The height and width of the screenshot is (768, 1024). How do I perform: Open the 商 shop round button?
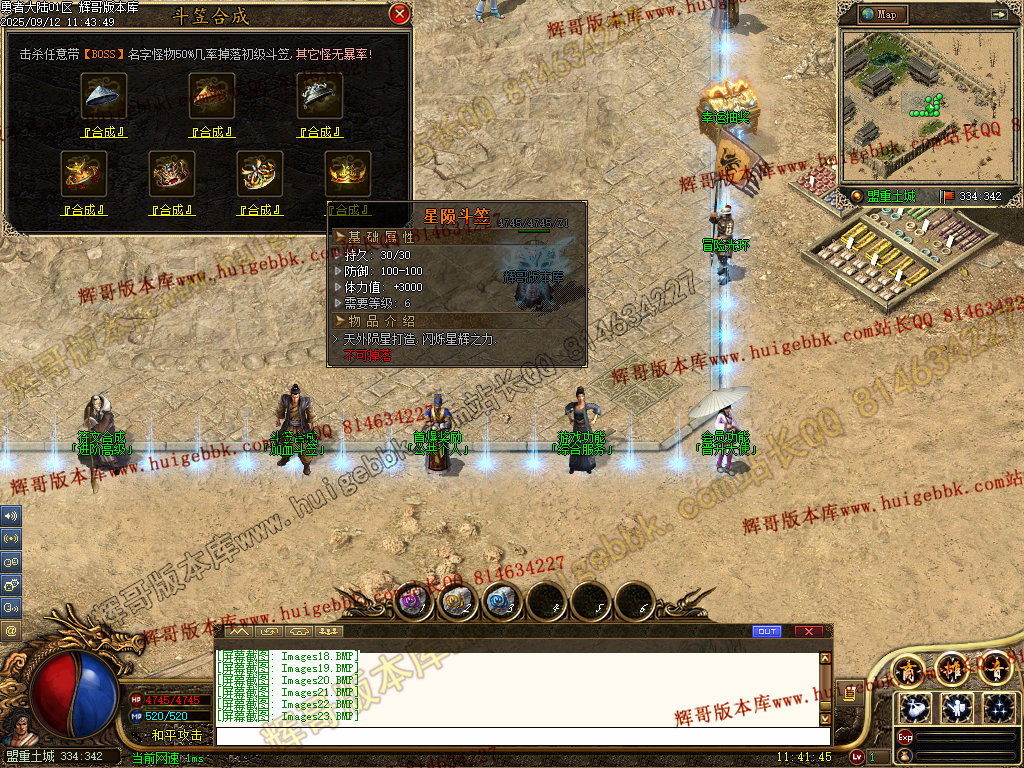pyautogui.click(x=909, y=667)
